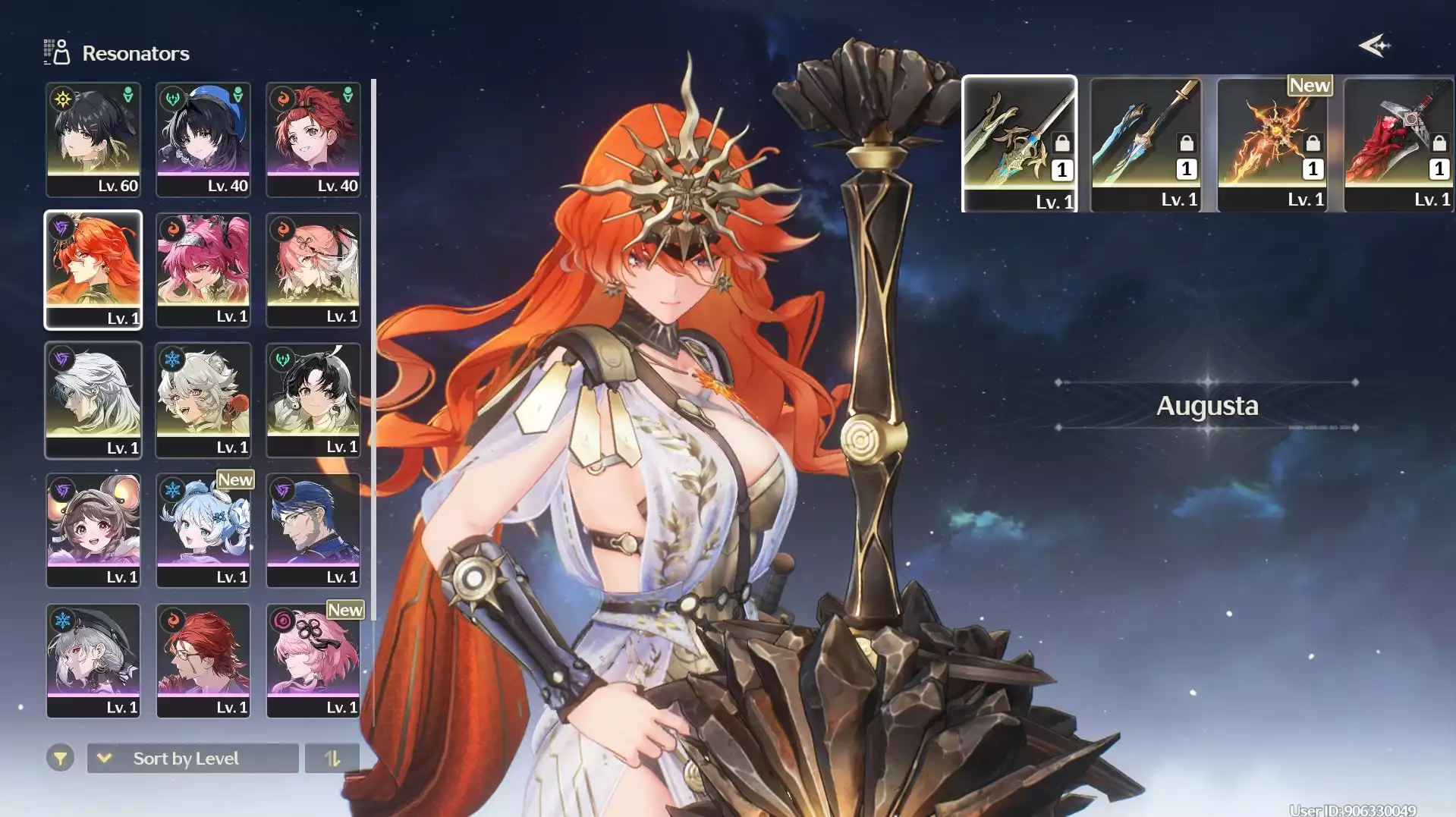Select Augusta's orange-haired portrait
1456x817 pixels.
(93, 269)
